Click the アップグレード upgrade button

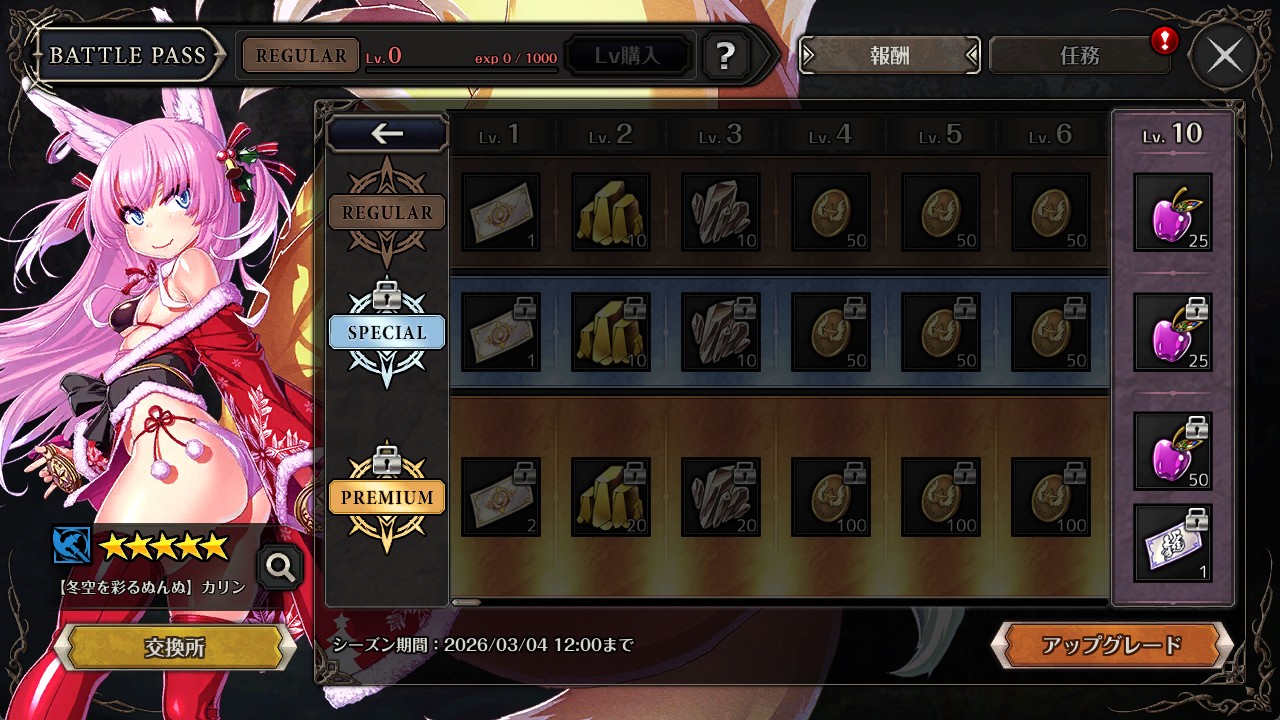[1111, 646]
